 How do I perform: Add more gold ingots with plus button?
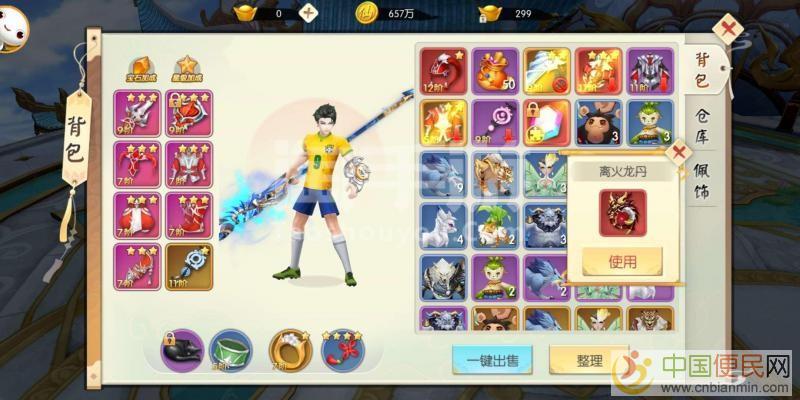click(x=309, y=13)
